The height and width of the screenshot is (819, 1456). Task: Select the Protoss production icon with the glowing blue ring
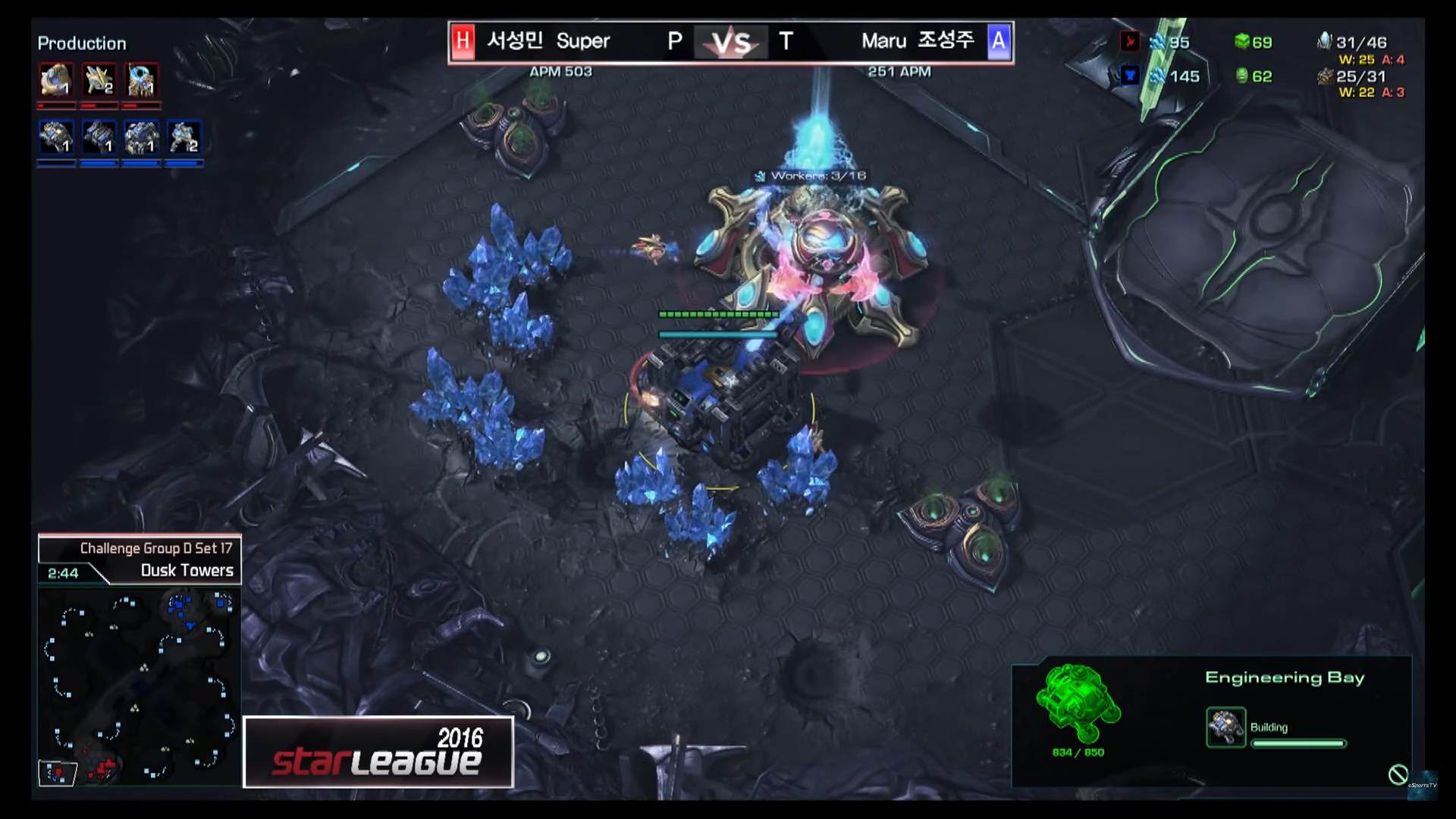142,80
